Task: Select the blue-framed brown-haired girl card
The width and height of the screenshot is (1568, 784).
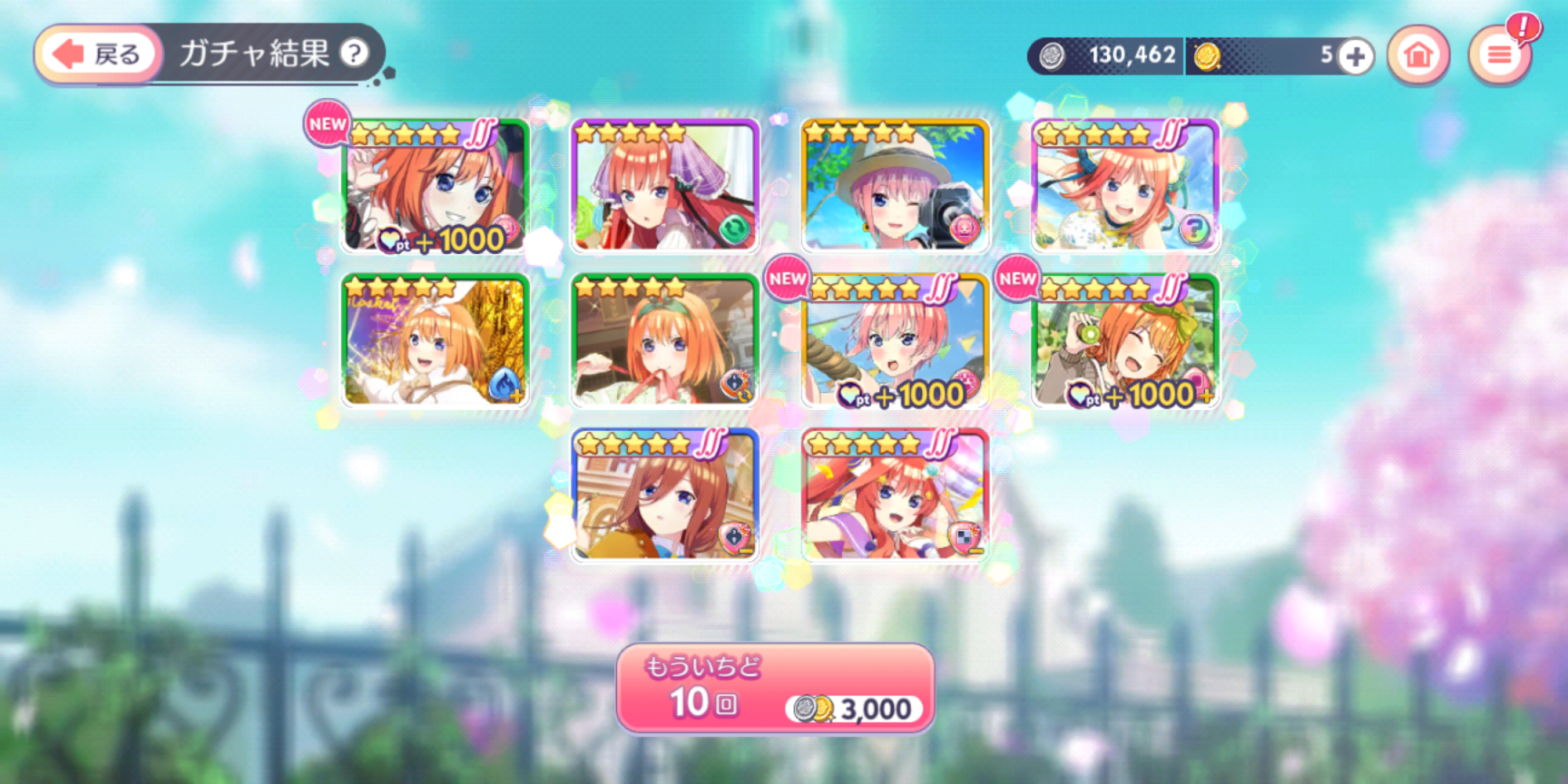Action: [665, 494]
